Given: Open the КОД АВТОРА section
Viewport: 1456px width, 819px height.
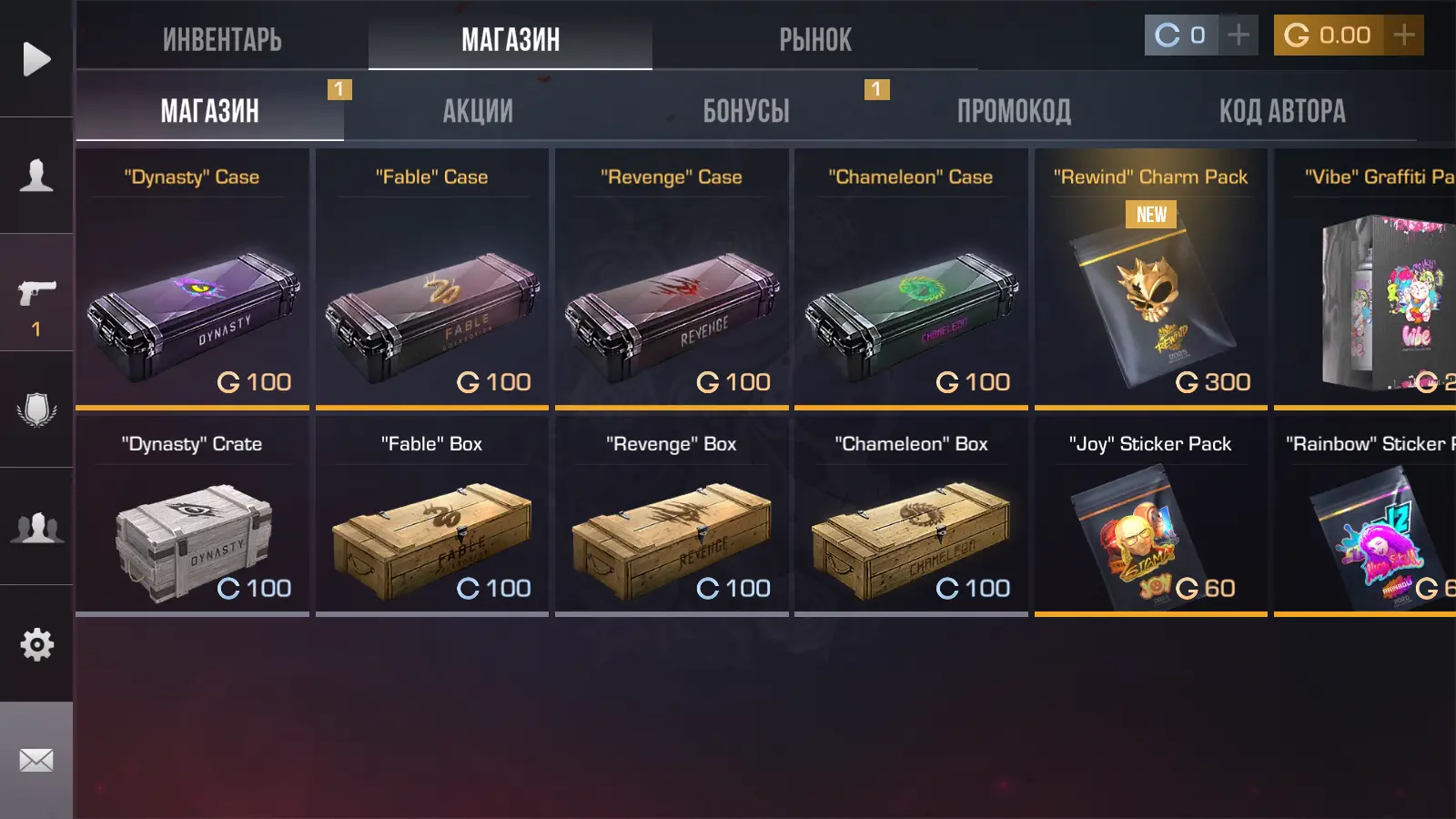Looking at the screenshot, I should point(1282,111).
